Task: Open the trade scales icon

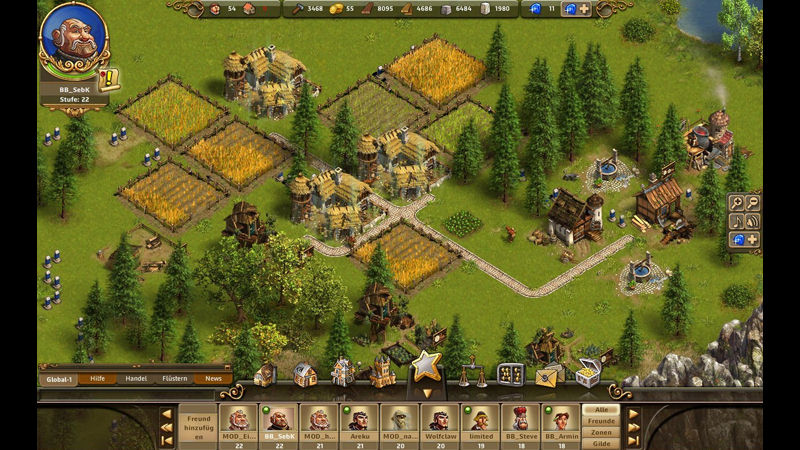Action: (x=472, y=375)
